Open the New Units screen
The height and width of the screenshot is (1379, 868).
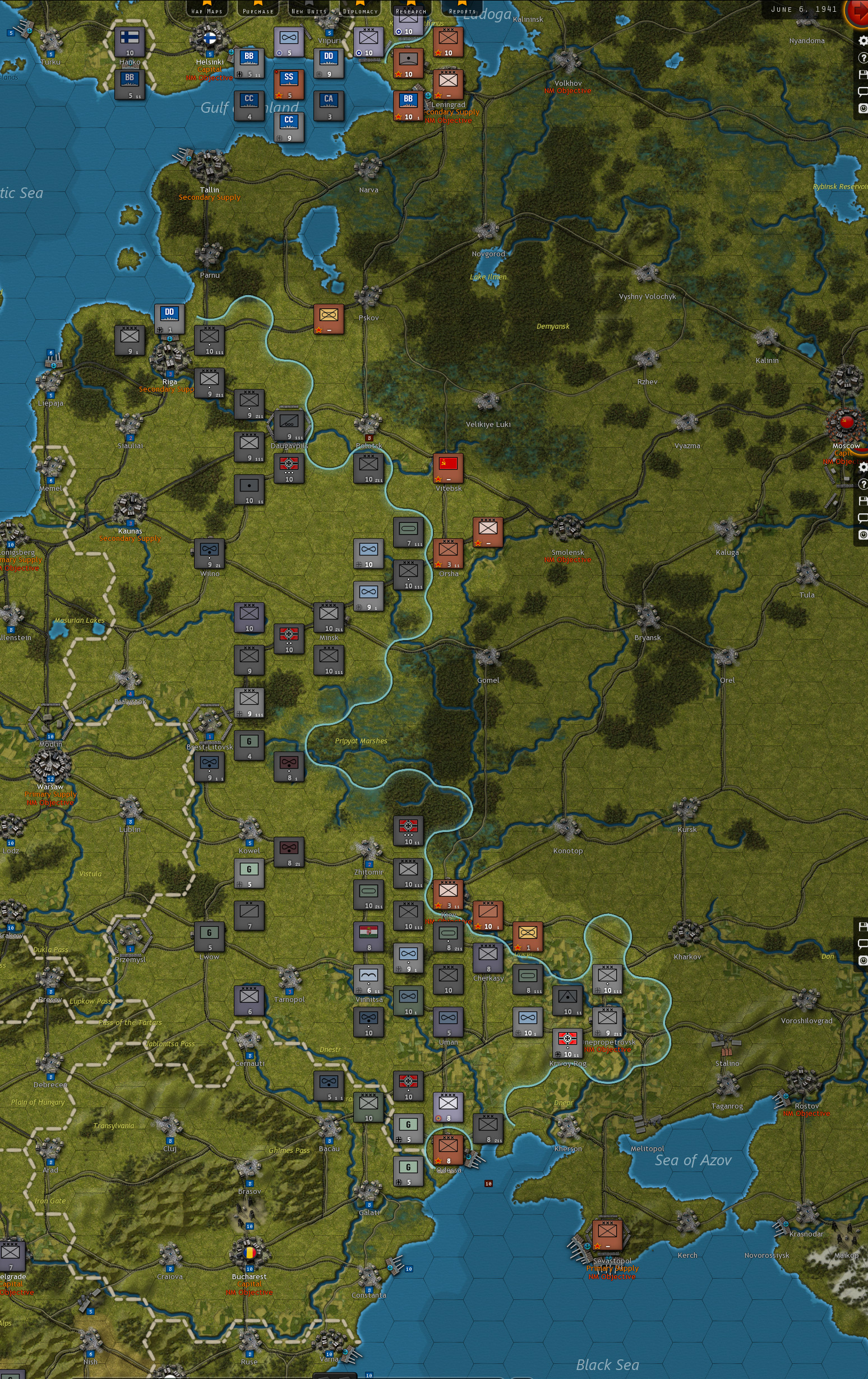[x=308, y=9]
